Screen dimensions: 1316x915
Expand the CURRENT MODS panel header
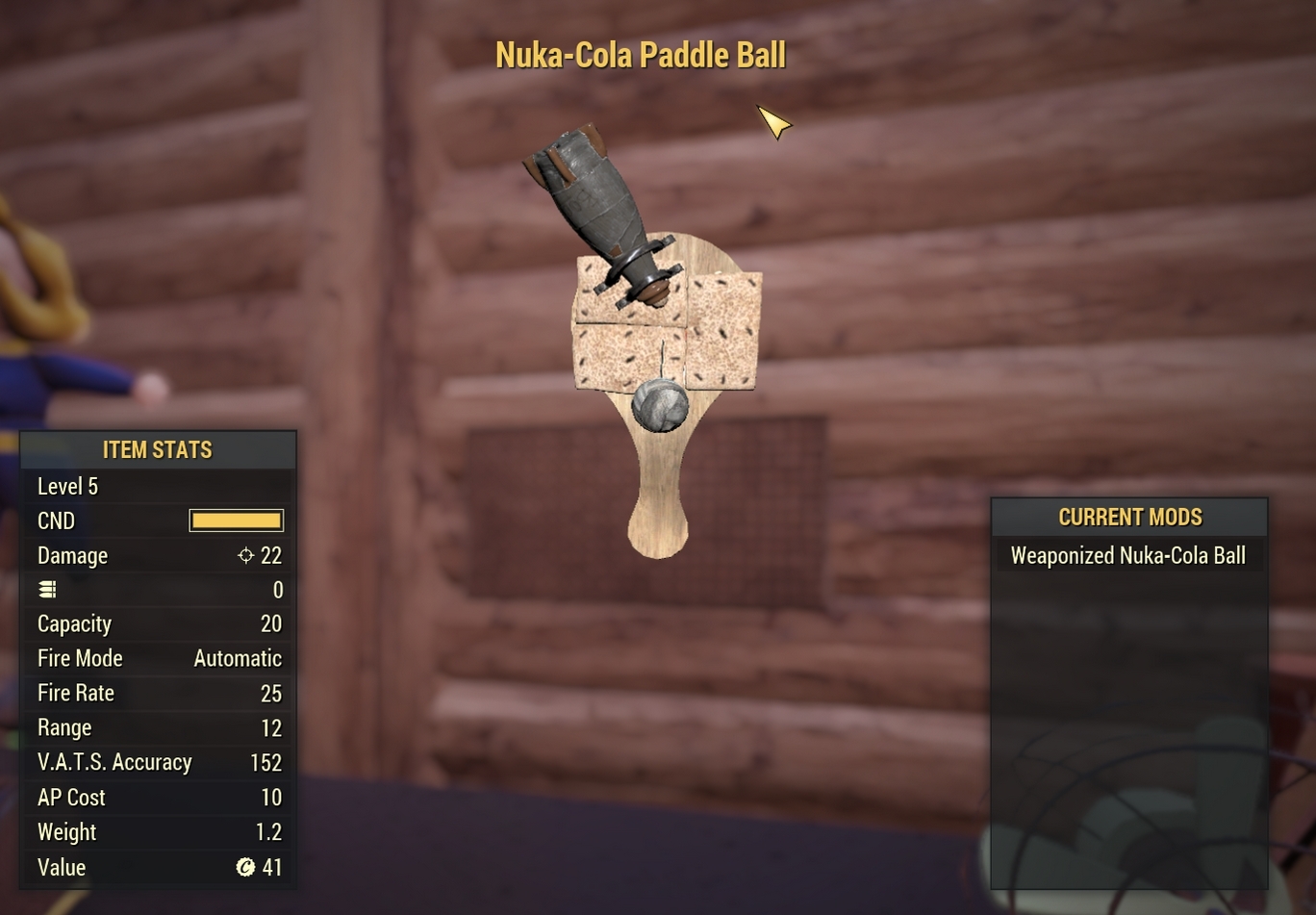1128,516
